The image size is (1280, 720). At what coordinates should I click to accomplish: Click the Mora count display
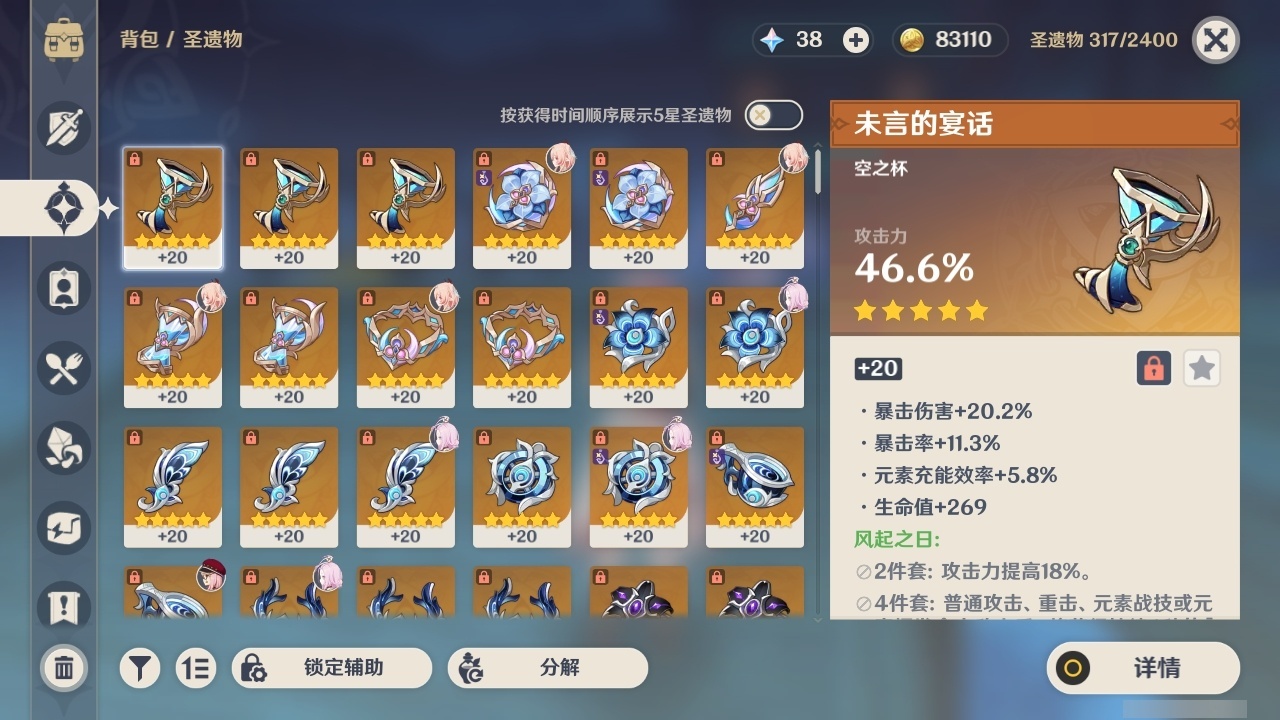point(948,40)
